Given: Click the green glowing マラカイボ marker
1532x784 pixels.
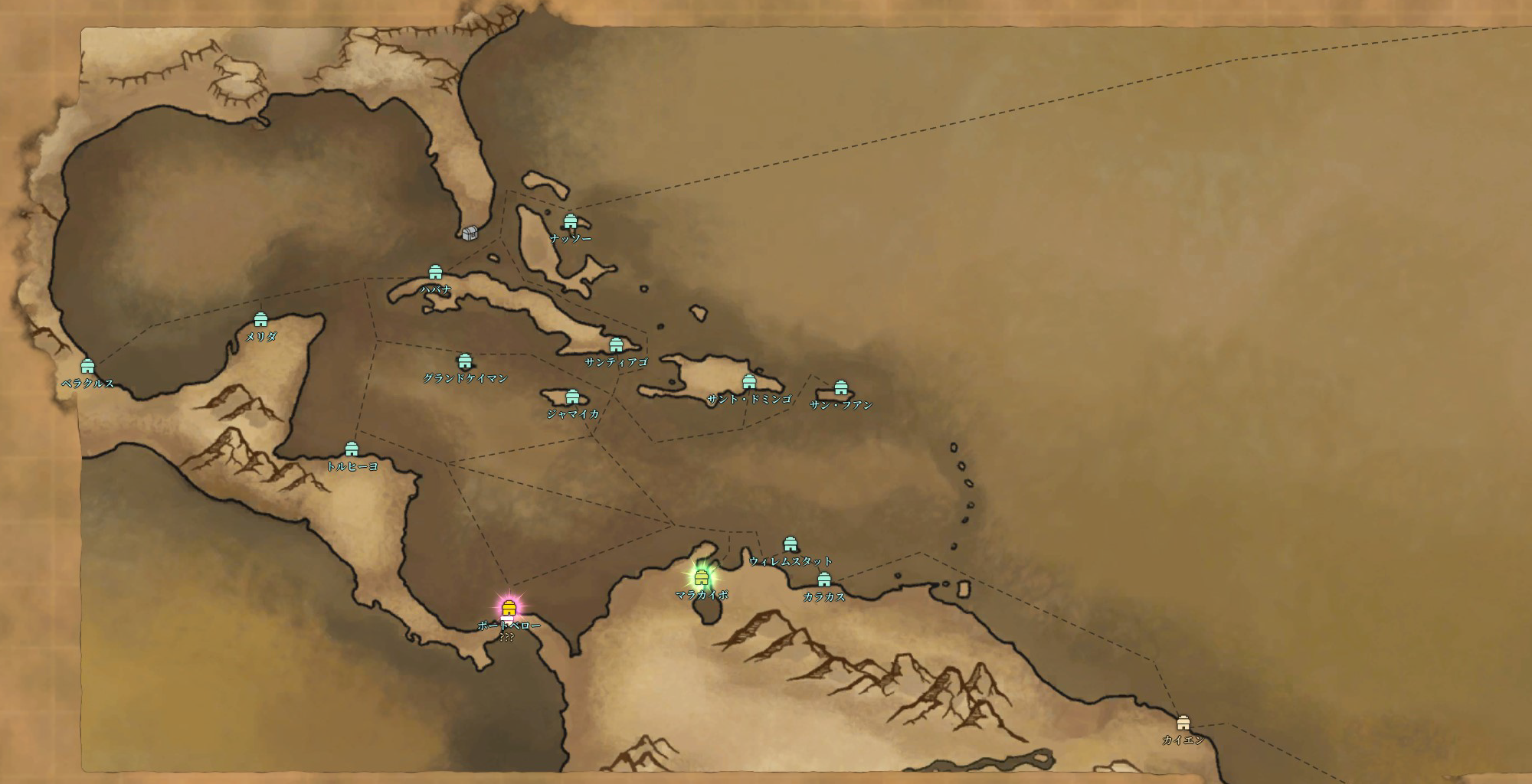Looking at the screenshot, I should (701, 577).
